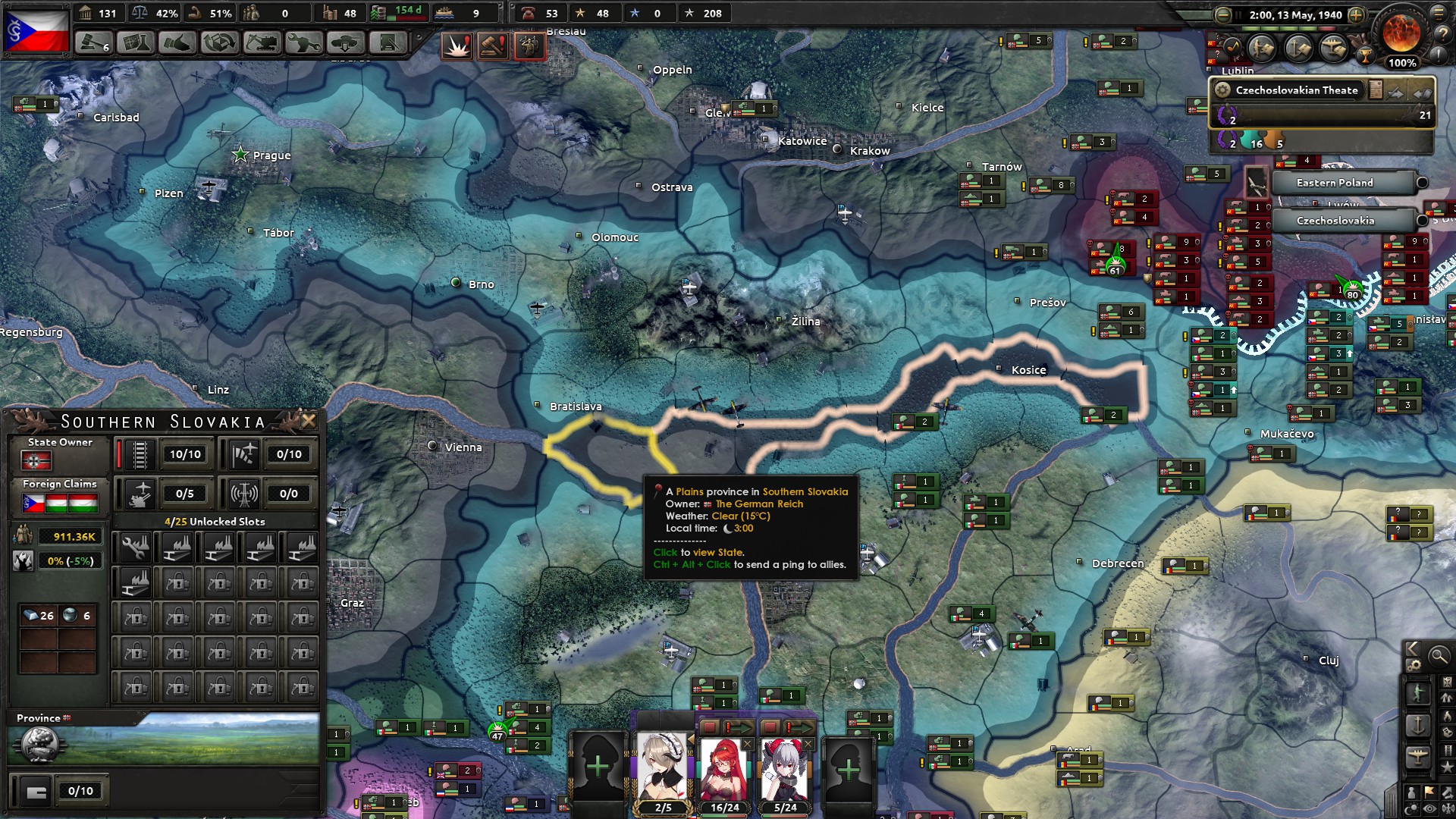Viewport: 1456px width, 819px height.
Task: Open theater settings gear on Czechoslovakian Theater
Action: [x=1224, y=89]
